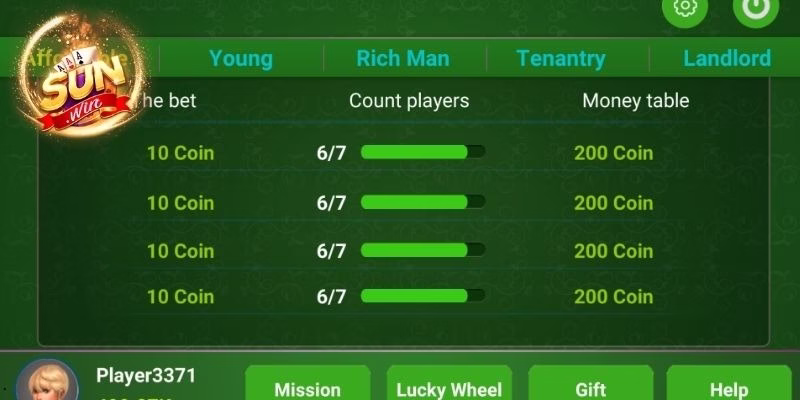The image size is (800, 400).
Task: Open the gear settings icon
Action: tap(685, 8)
